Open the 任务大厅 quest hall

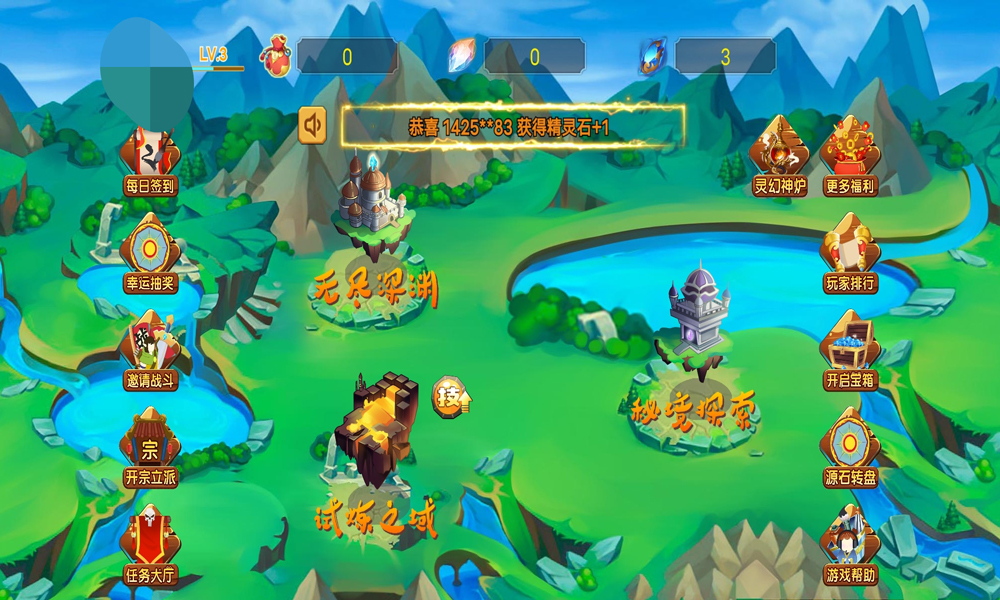coord(150,546)
